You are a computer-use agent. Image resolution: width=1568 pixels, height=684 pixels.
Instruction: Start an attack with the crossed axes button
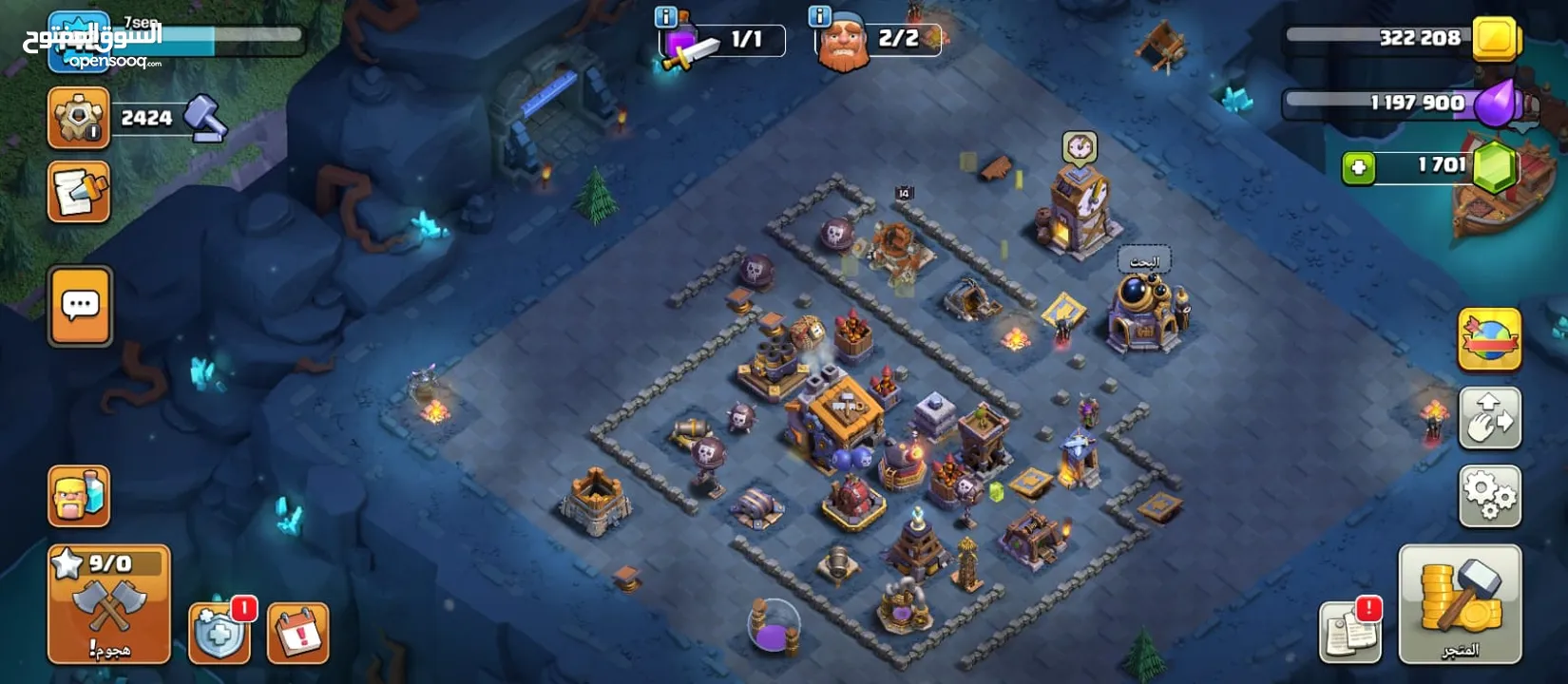tap(108, 604)
